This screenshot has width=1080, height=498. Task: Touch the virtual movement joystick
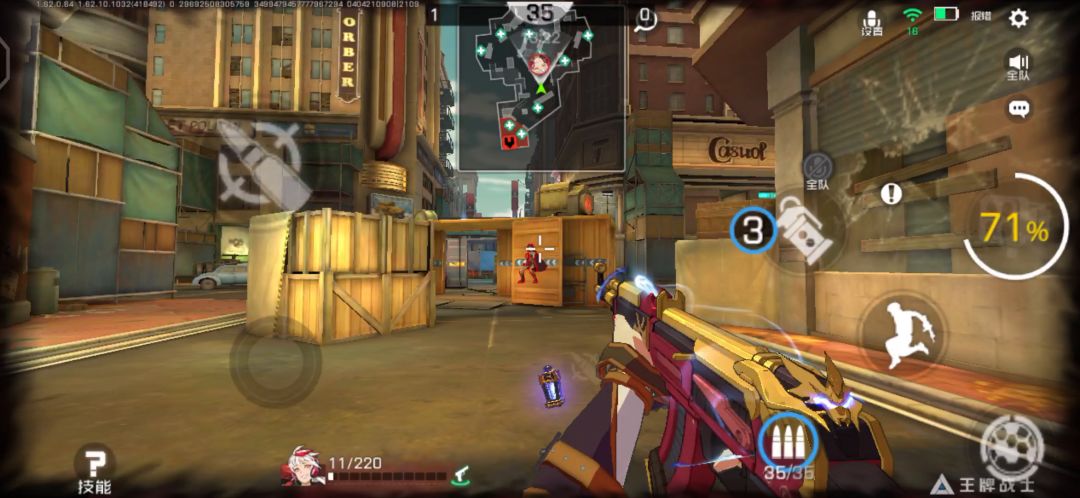point(275,361)
